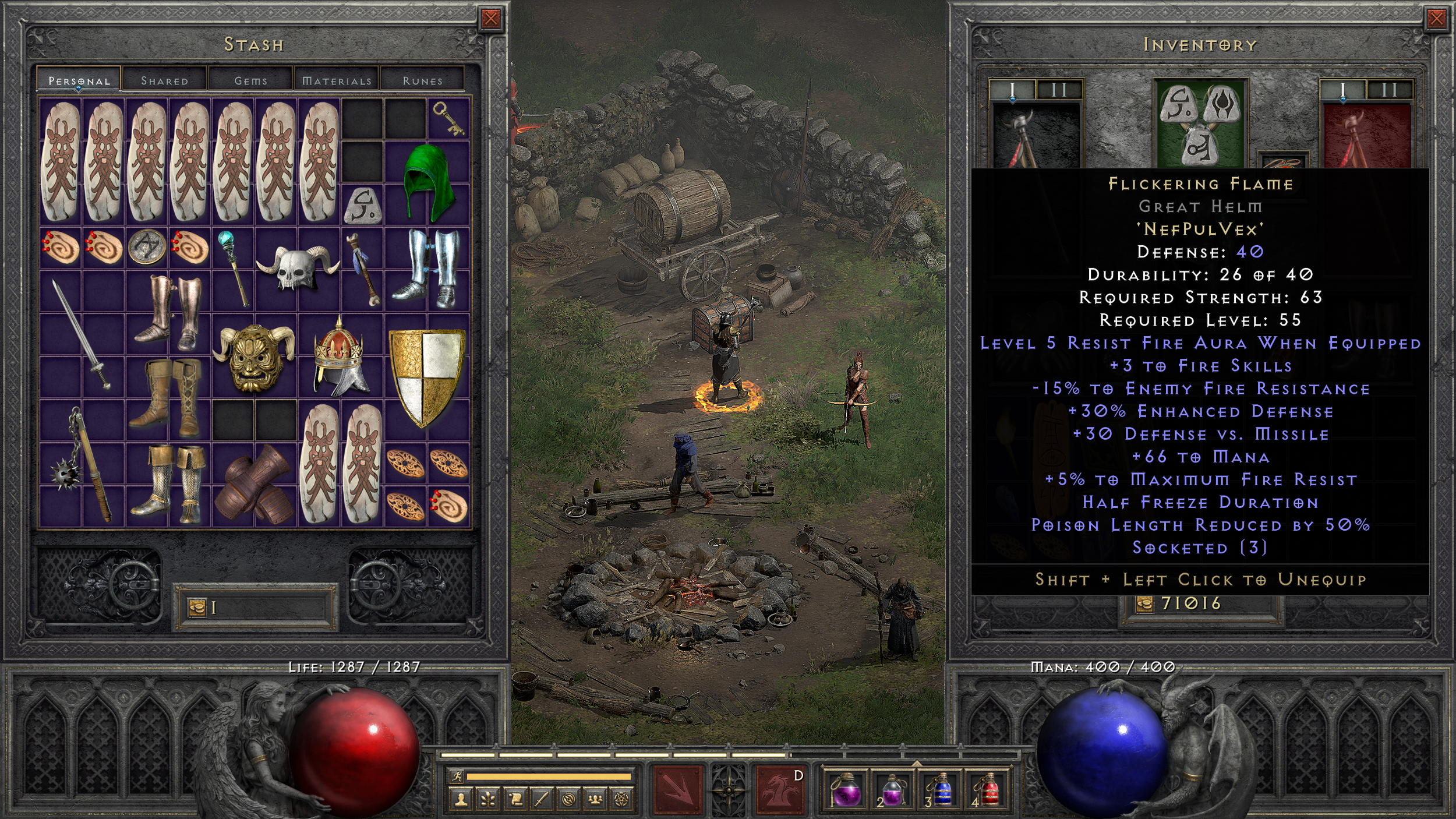This screenshot has width=1456, height=819.
Task: Close the Inventory panel
Action: click(x=1436, y=19)
